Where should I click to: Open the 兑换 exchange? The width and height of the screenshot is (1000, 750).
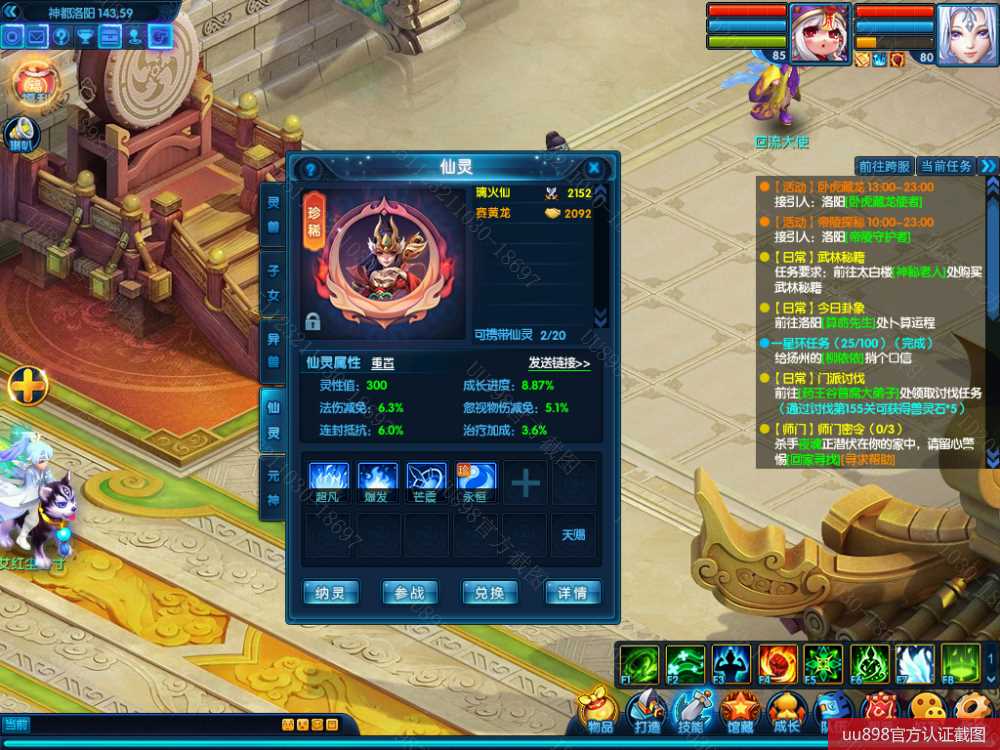pos(489,593)
